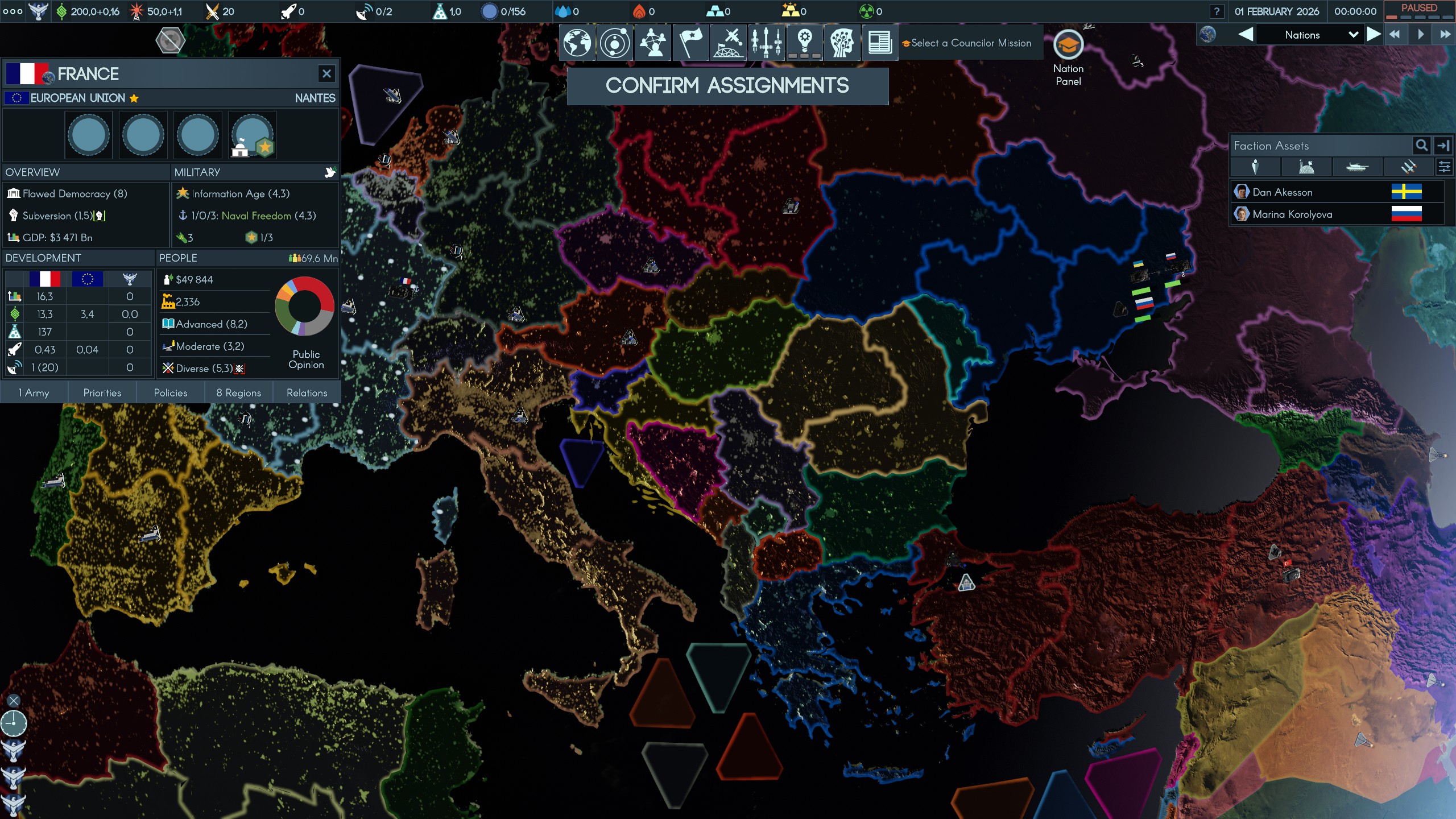Viewport: 1456px width, 819px height.
Task: Collapse the Faction Assets panel
Action: coord(1443,146)
